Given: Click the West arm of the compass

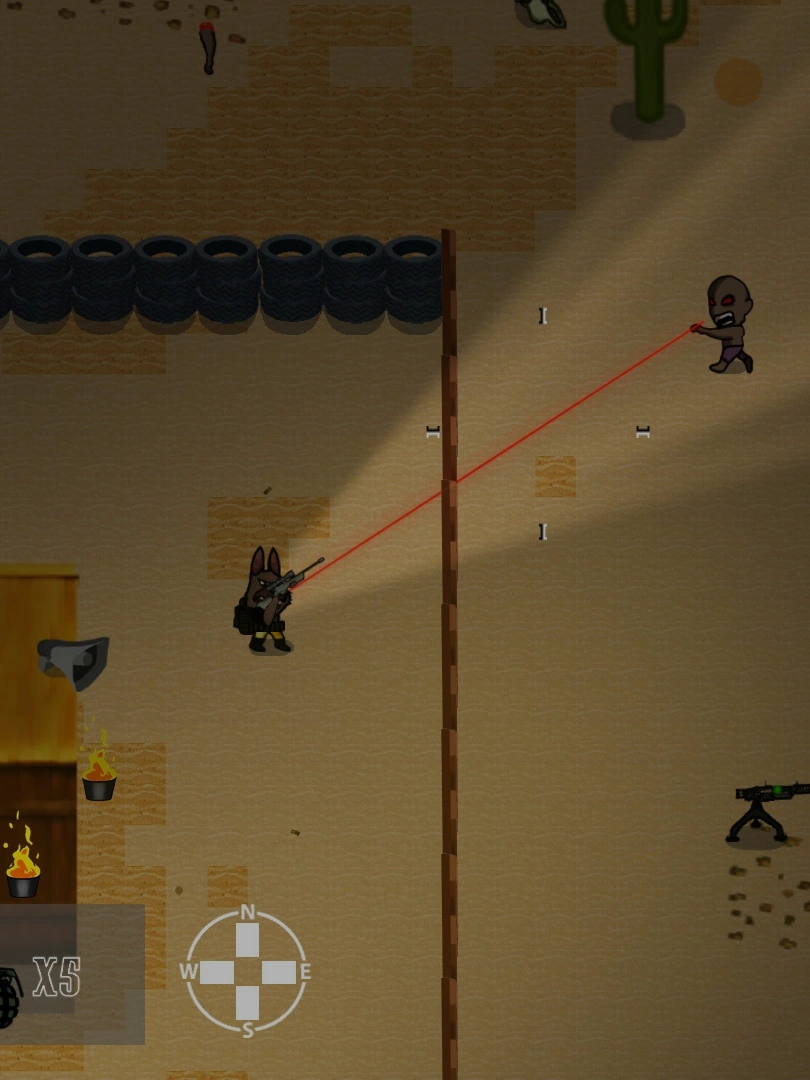Looking at the screenshot, I should coord(215,972).
